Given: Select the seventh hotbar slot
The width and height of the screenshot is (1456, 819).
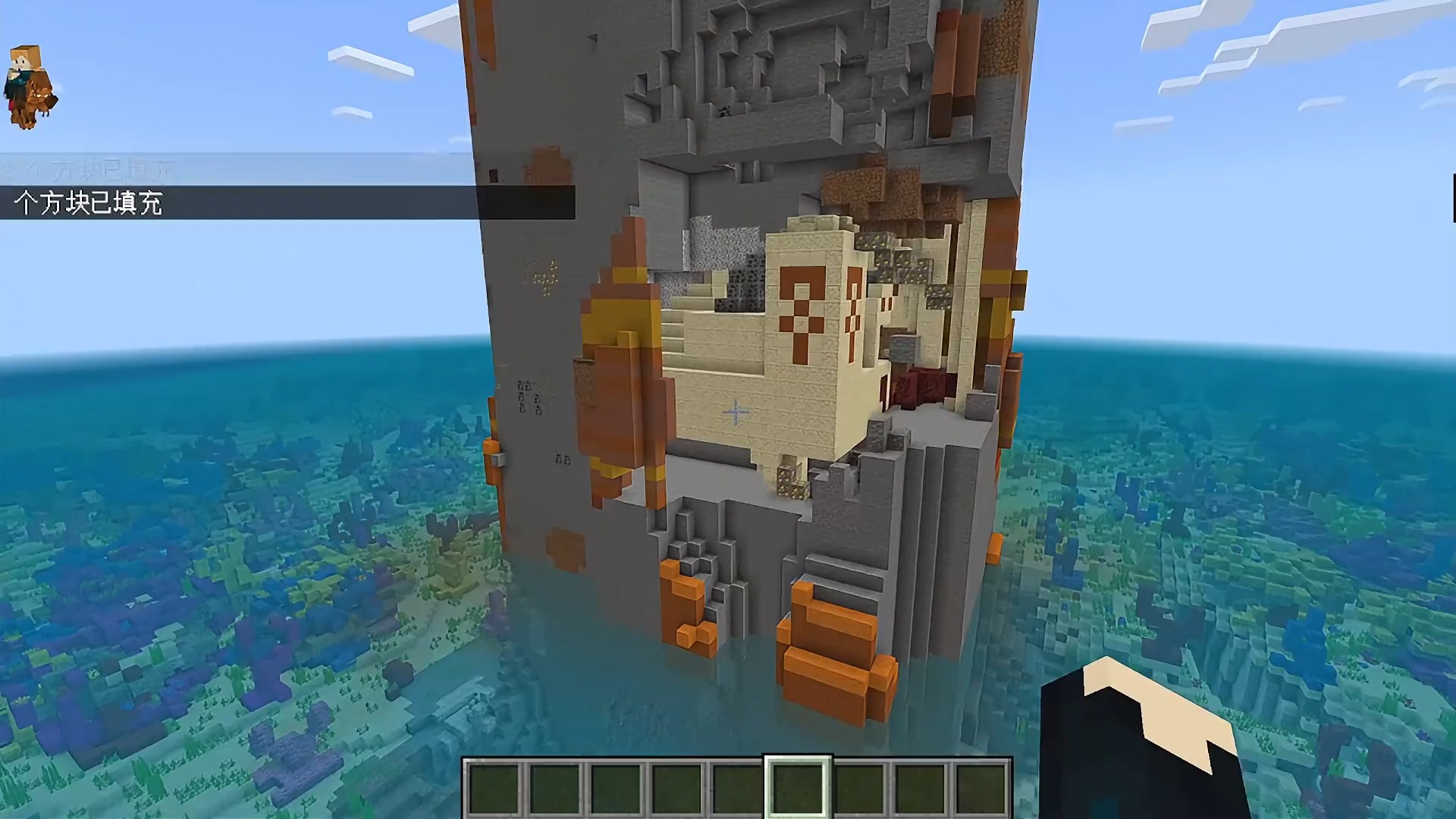Looking at the screenshot, I should click(x=861, y=789).
